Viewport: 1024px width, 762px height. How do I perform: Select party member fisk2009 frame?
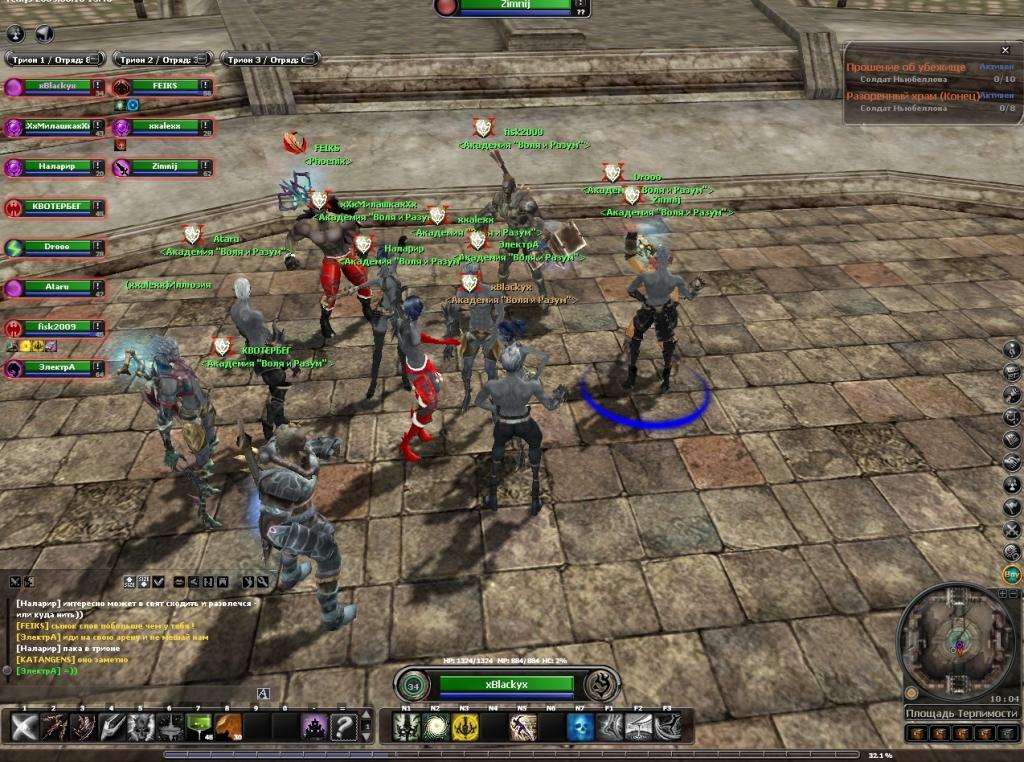coord(56,327)
